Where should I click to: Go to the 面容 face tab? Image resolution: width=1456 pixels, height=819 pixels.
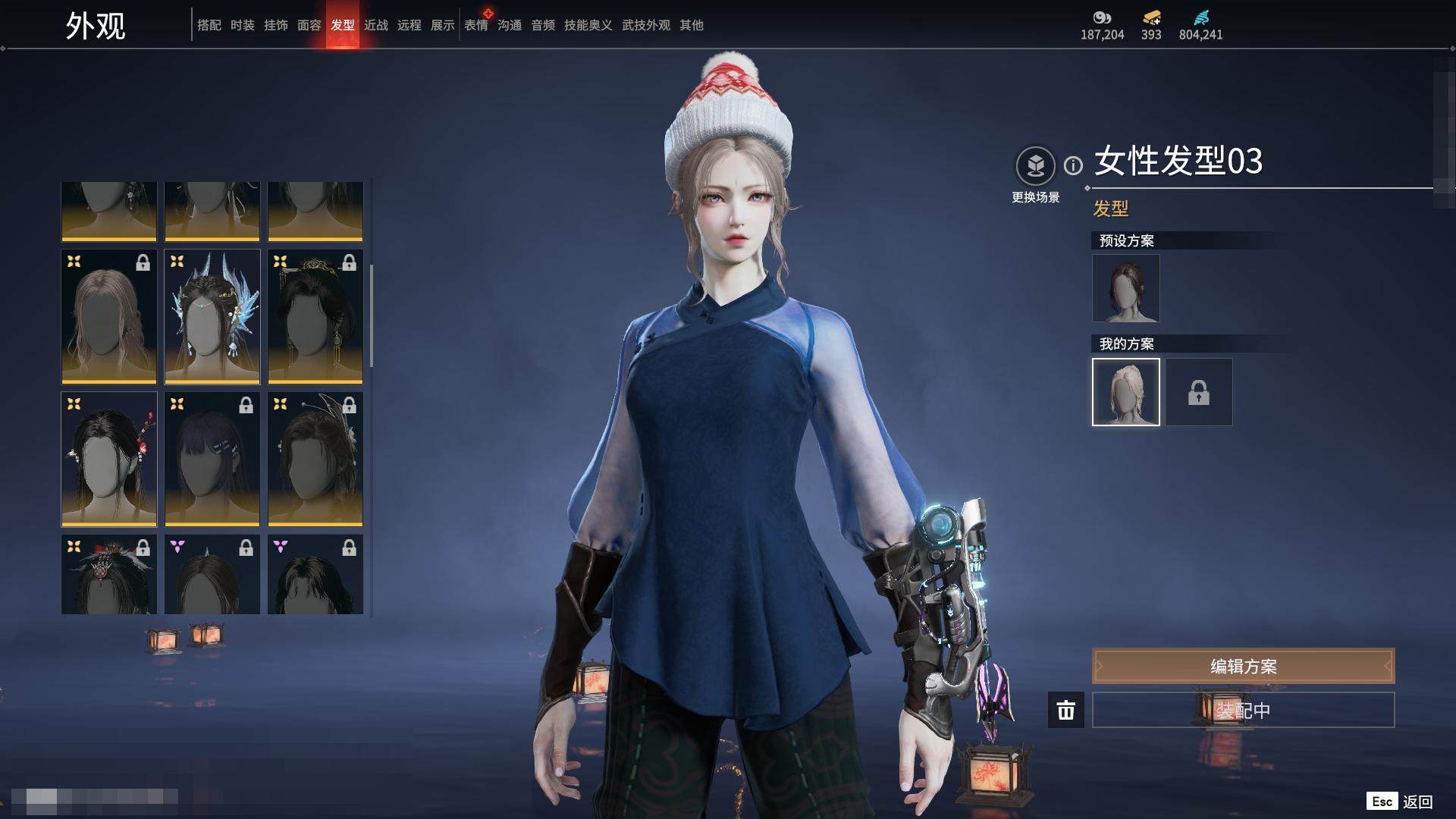click(x=309, y=25)
